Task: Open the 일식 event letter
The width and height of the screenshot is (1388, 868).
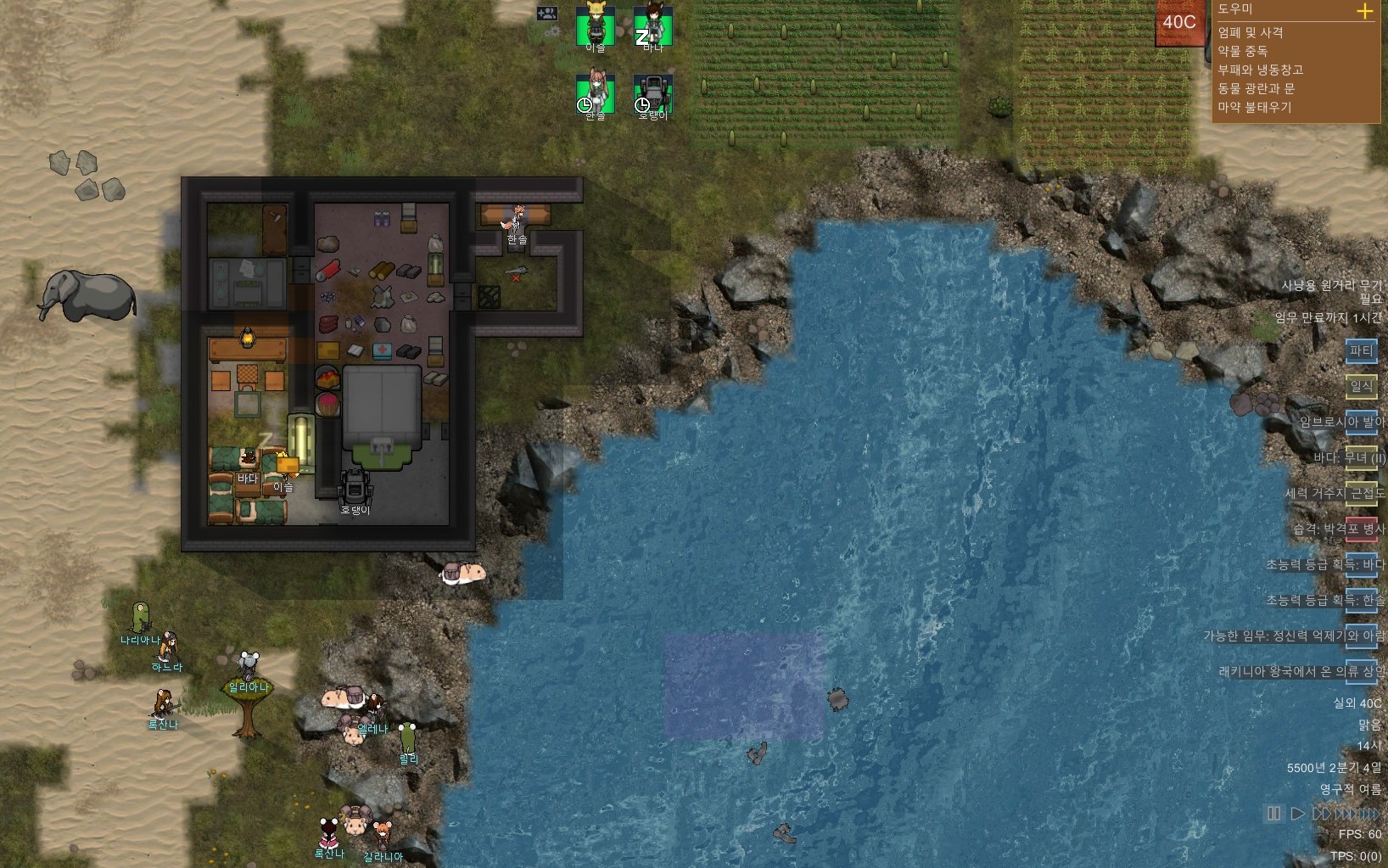Action: [x=1361, y=386]
